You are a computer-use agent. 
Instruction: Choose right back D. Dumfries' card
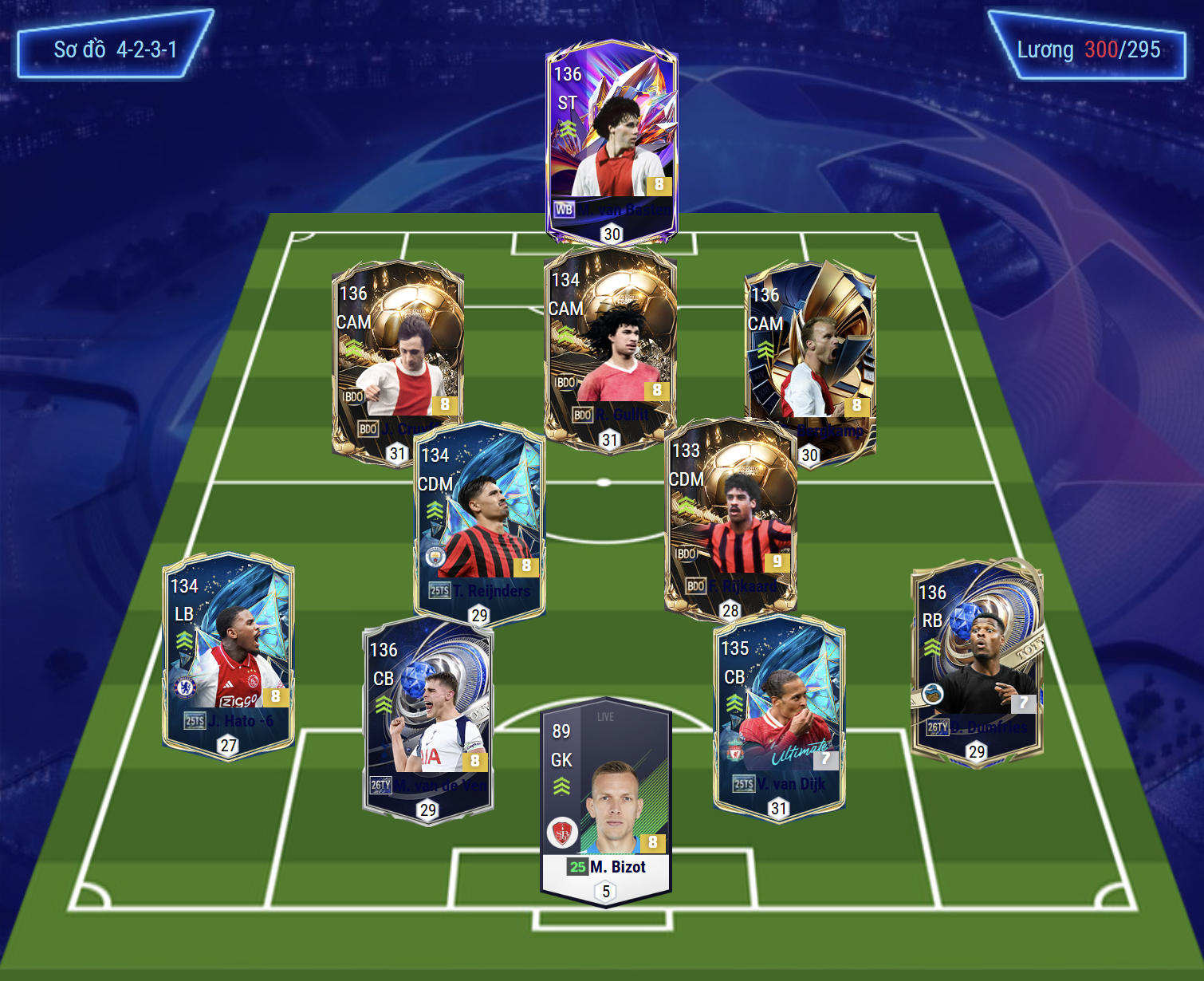coord(977,658)
